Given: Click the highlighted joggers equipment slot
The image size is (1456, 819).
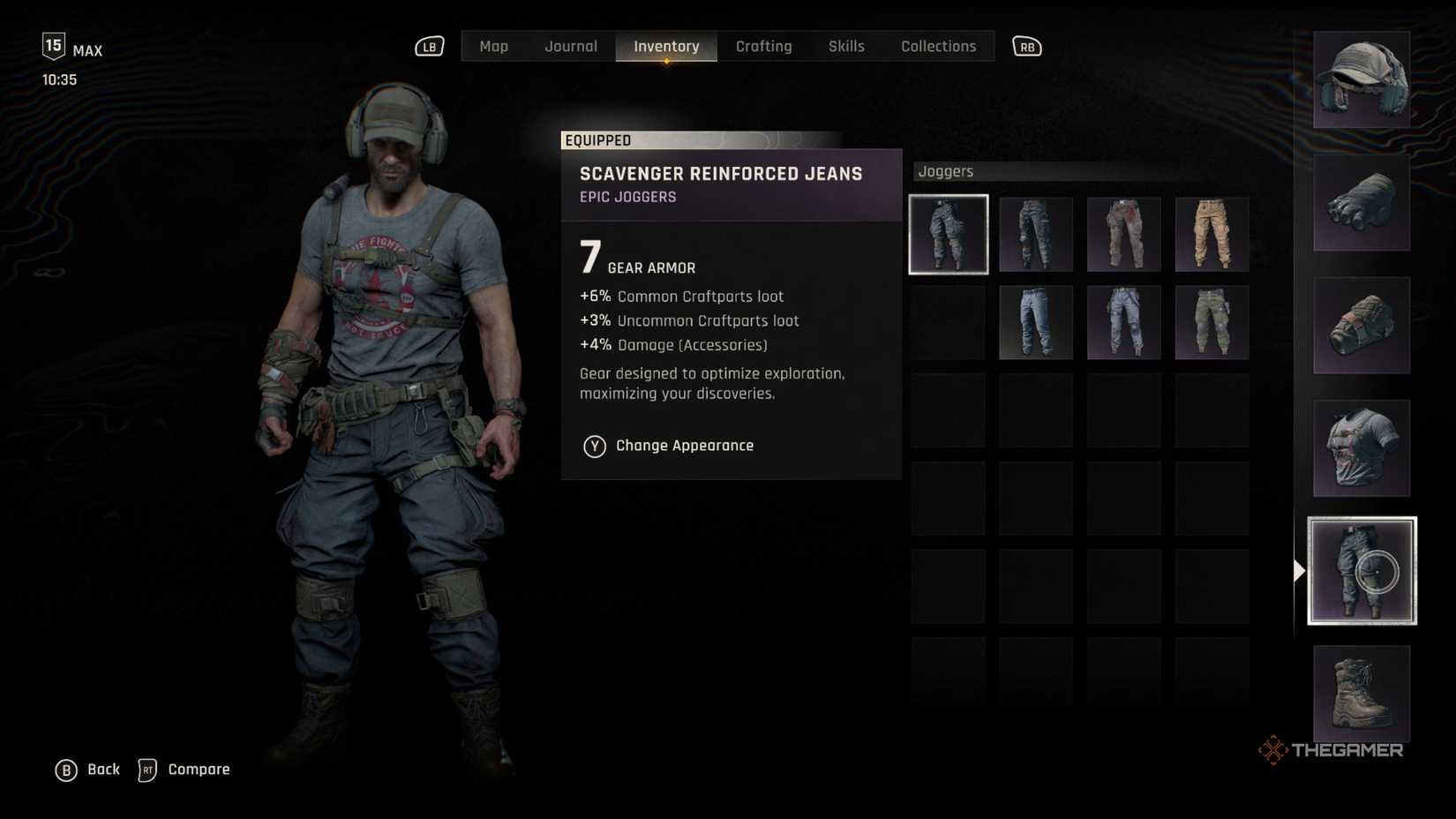Looking at the screenshot, I should 1360,570.
